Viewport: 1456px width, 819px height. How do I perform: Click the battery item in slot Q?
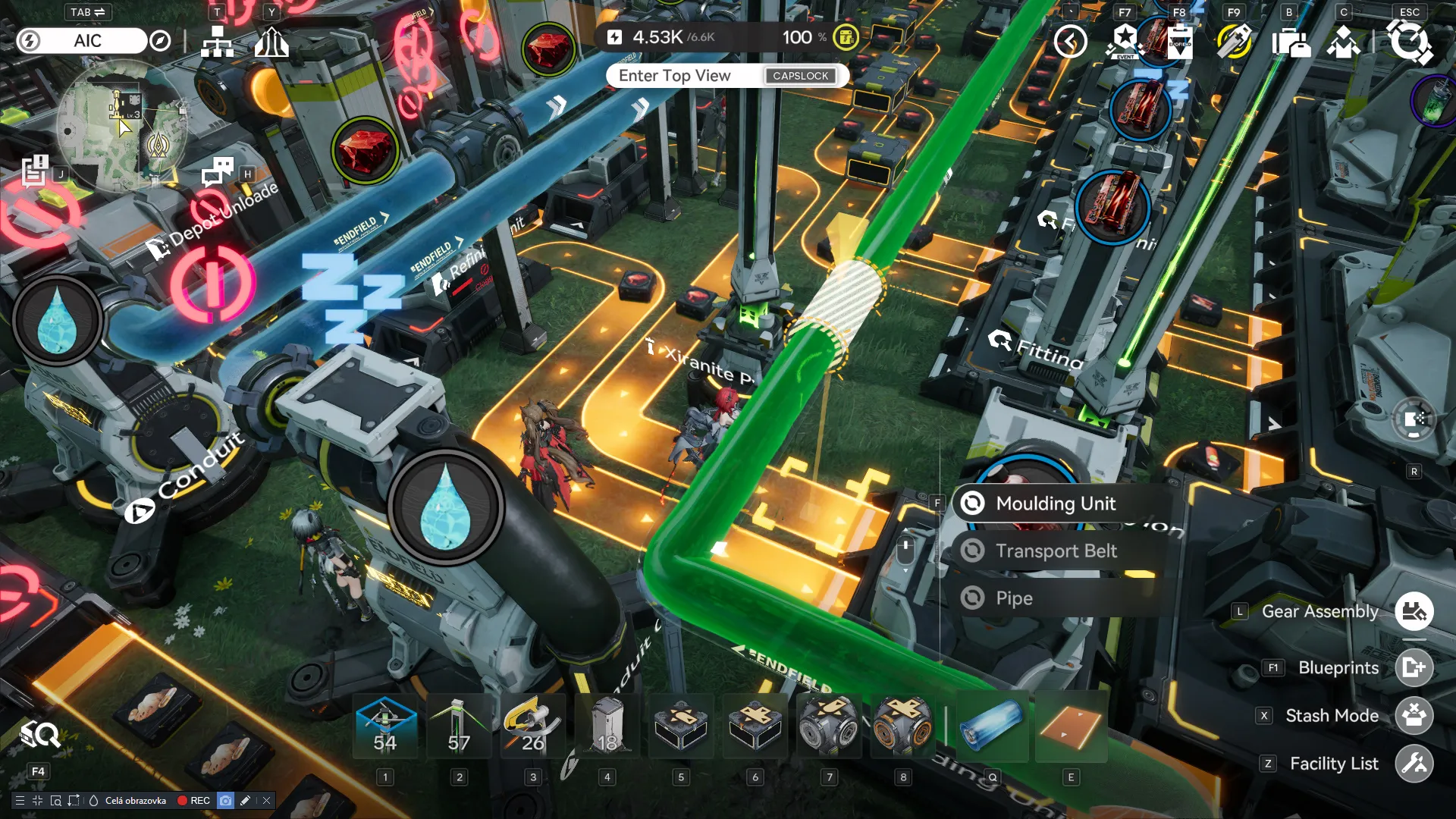(x=992, y=726)
